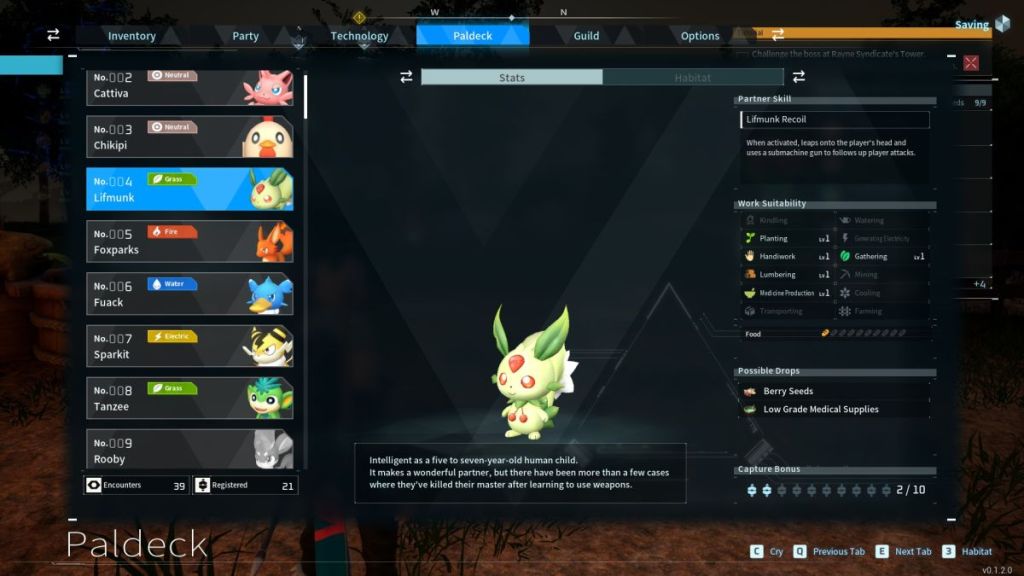Viewport: 1024px width, 576px height.
Task: Select the Lifmunk entry No.004
Action: (190, 189)
